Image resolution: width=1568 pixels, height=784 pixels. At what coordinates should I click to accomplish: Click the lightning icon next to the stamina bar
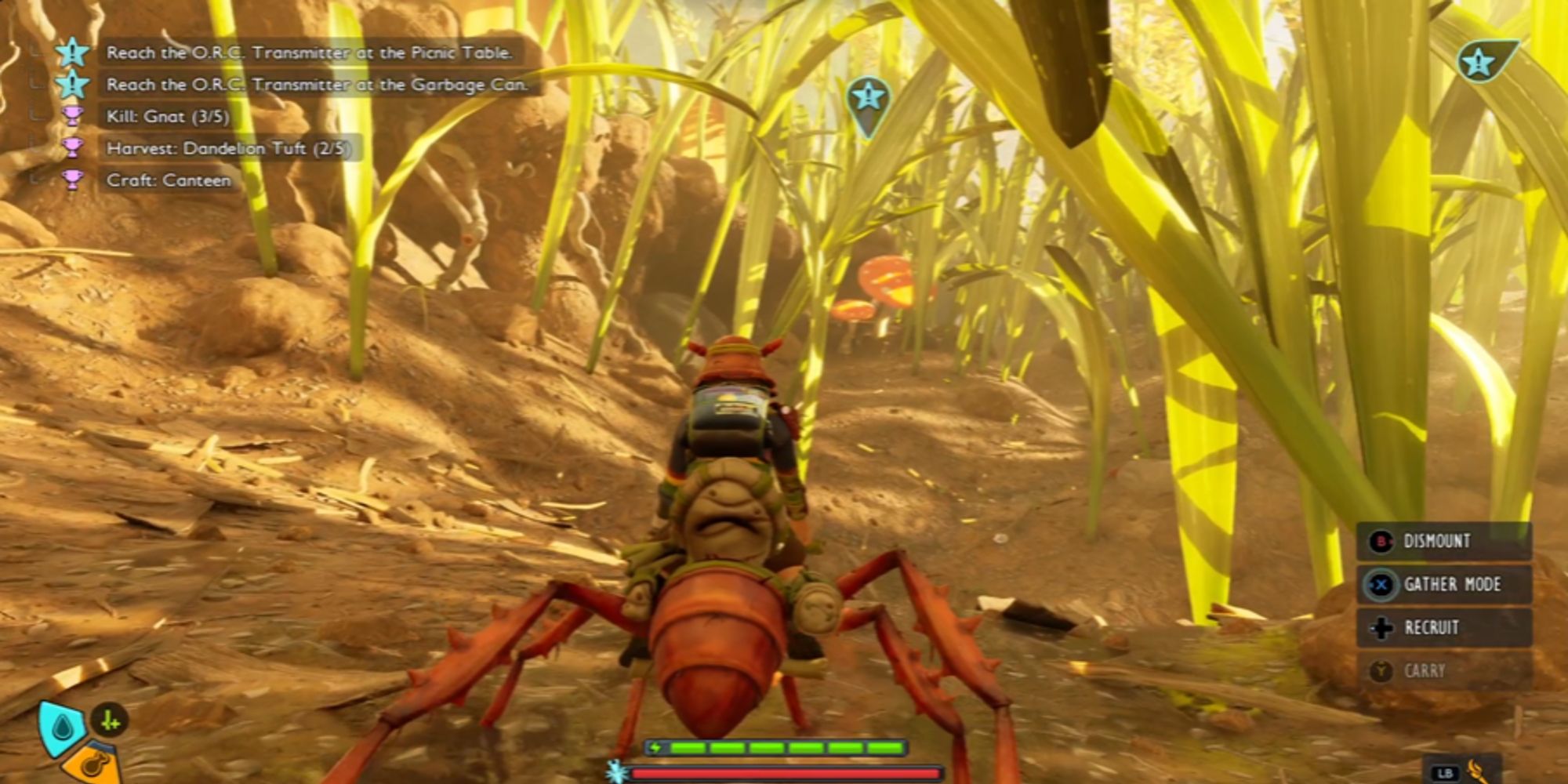click(655, 746)
